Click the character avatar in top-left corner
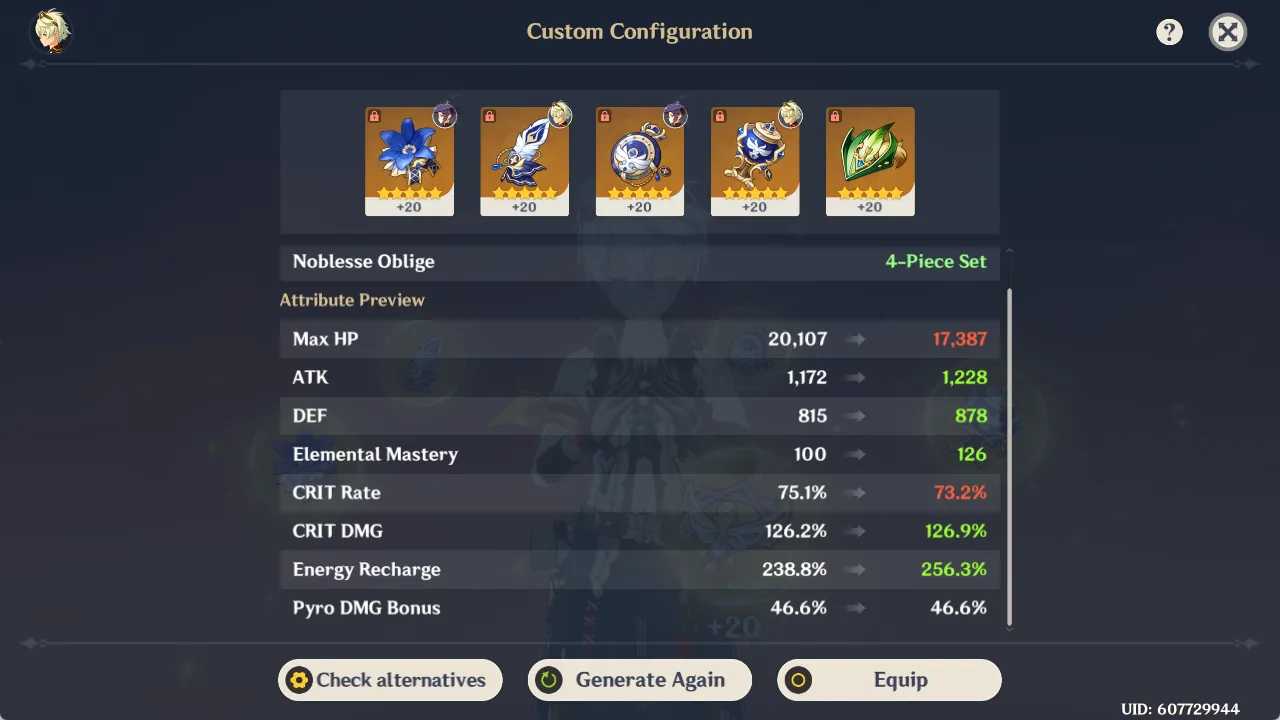The width and height of the screenshot is (1280, 720). pos(50,30)
